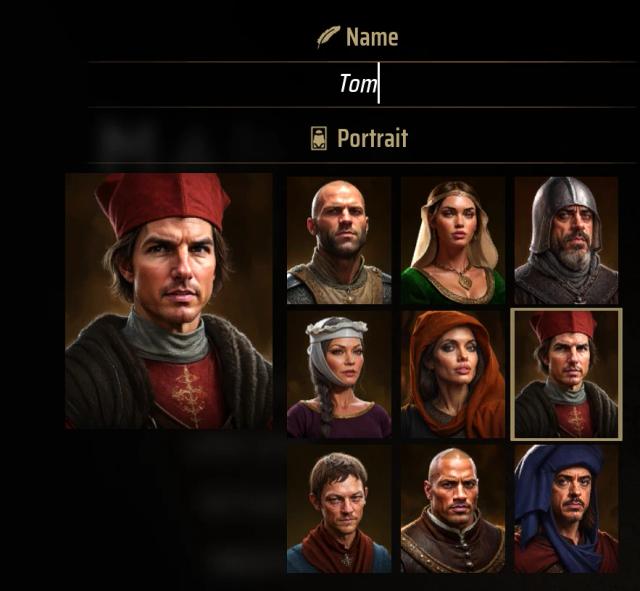Screen dimensions: 640x591
Task: Select the highlighted red cap man thumbnail
Action: [x=566, y=374]
